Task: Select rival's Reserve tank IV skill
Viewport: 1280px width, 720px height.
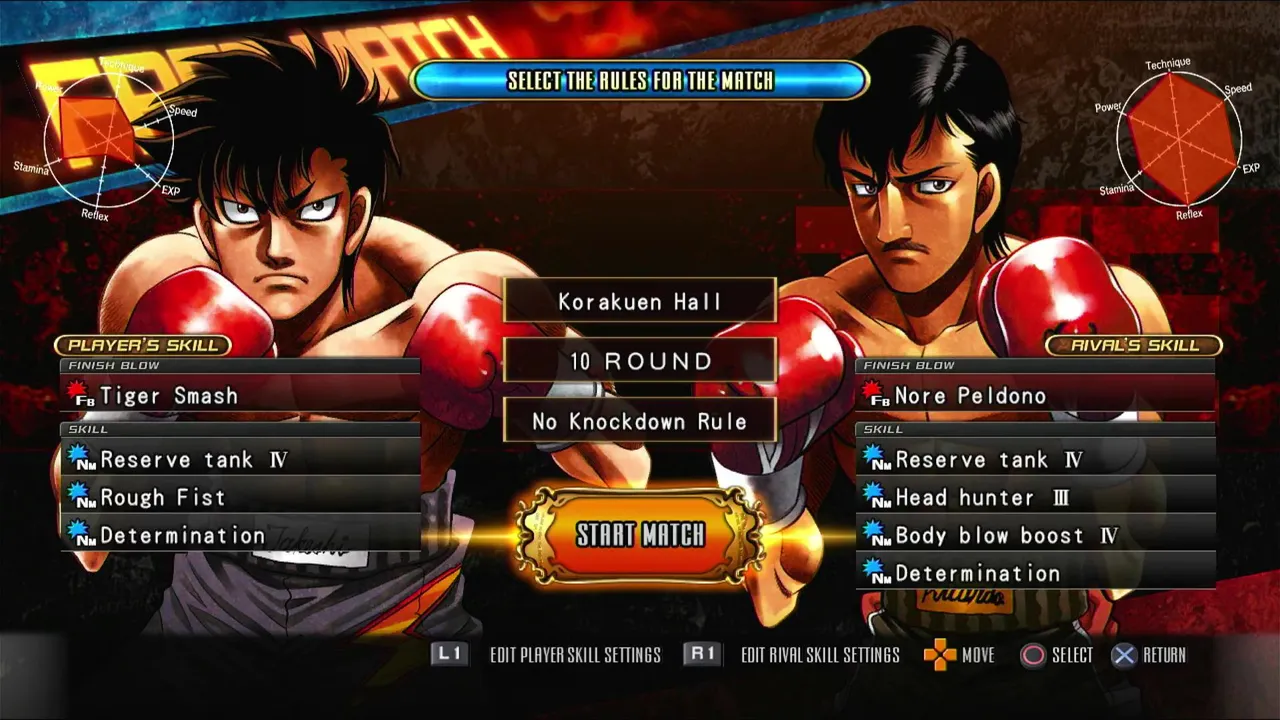Action: coord(1035,460)
